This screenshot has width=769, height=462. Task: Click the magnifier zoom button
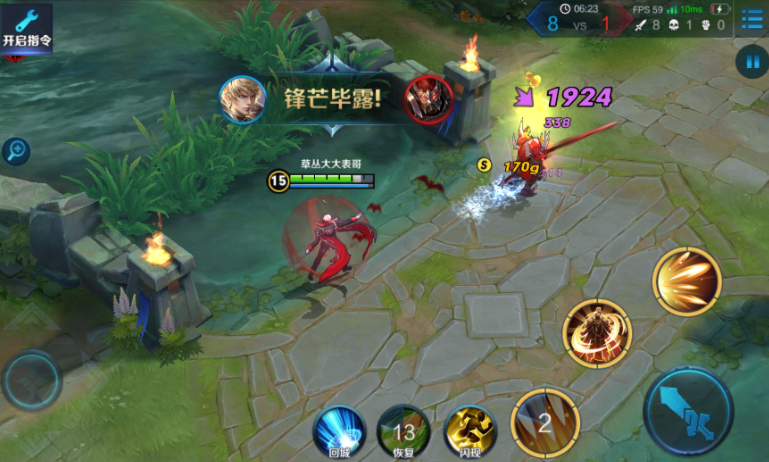15,151
